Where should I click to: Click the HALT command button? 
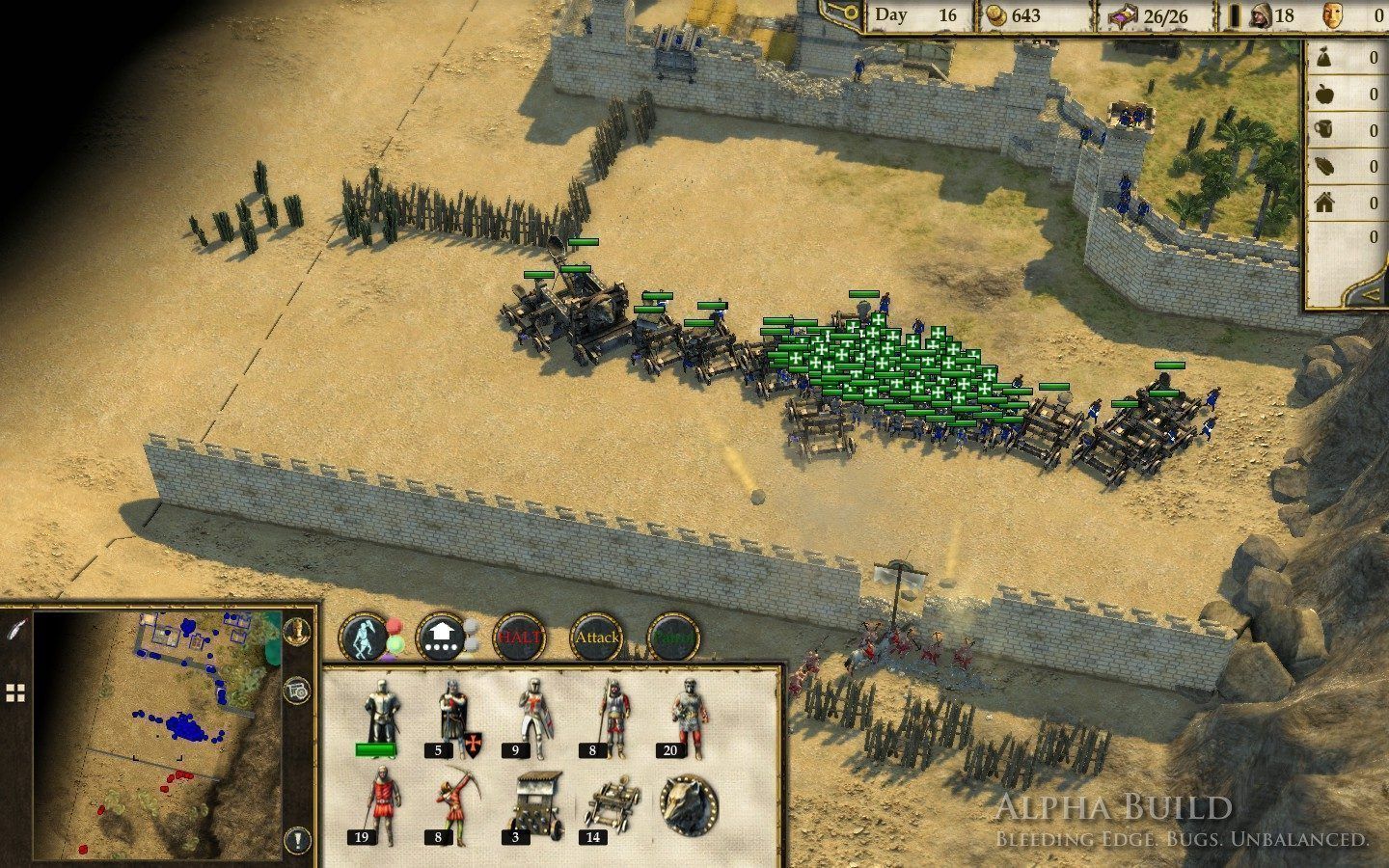click(x=519, y=637)
